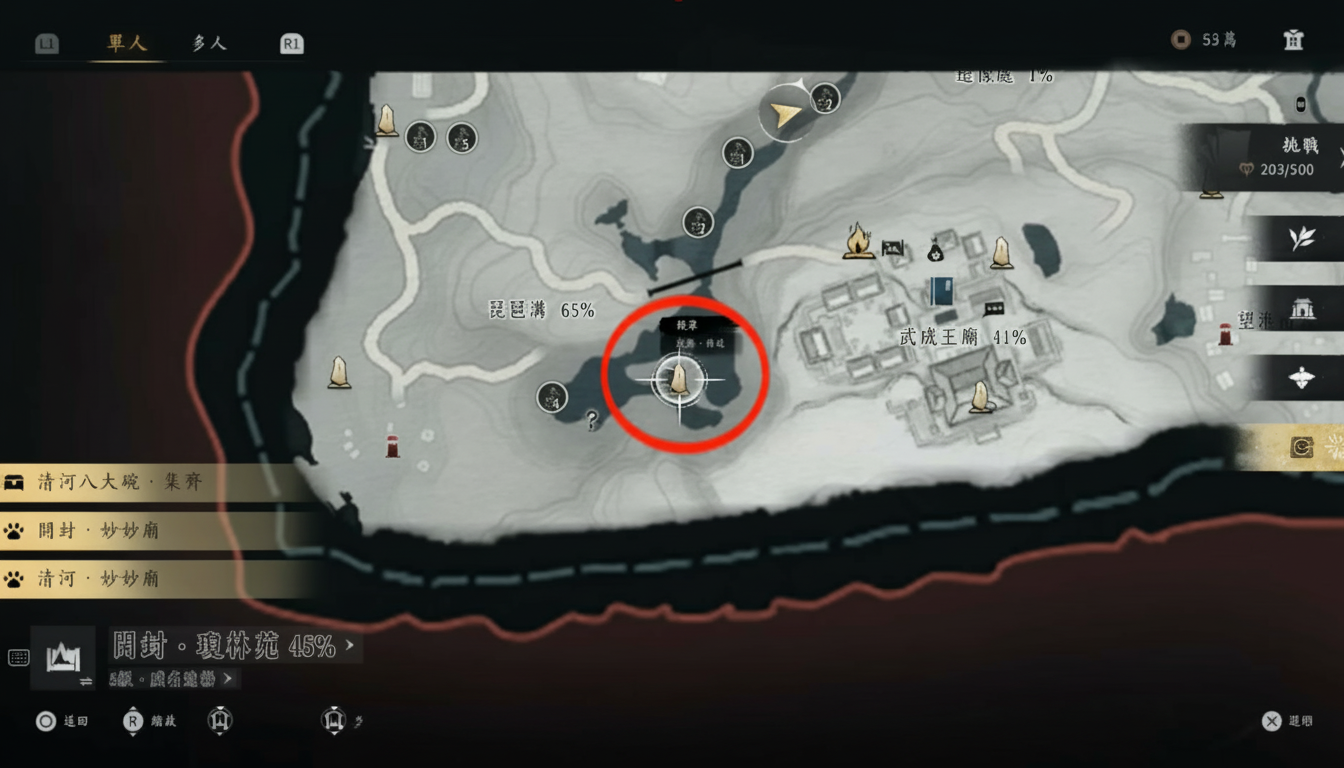This screenshot has height=768, width=1344.
Task: Open the shrine icon on right sidebar
Action: [x=1301, y=309]
